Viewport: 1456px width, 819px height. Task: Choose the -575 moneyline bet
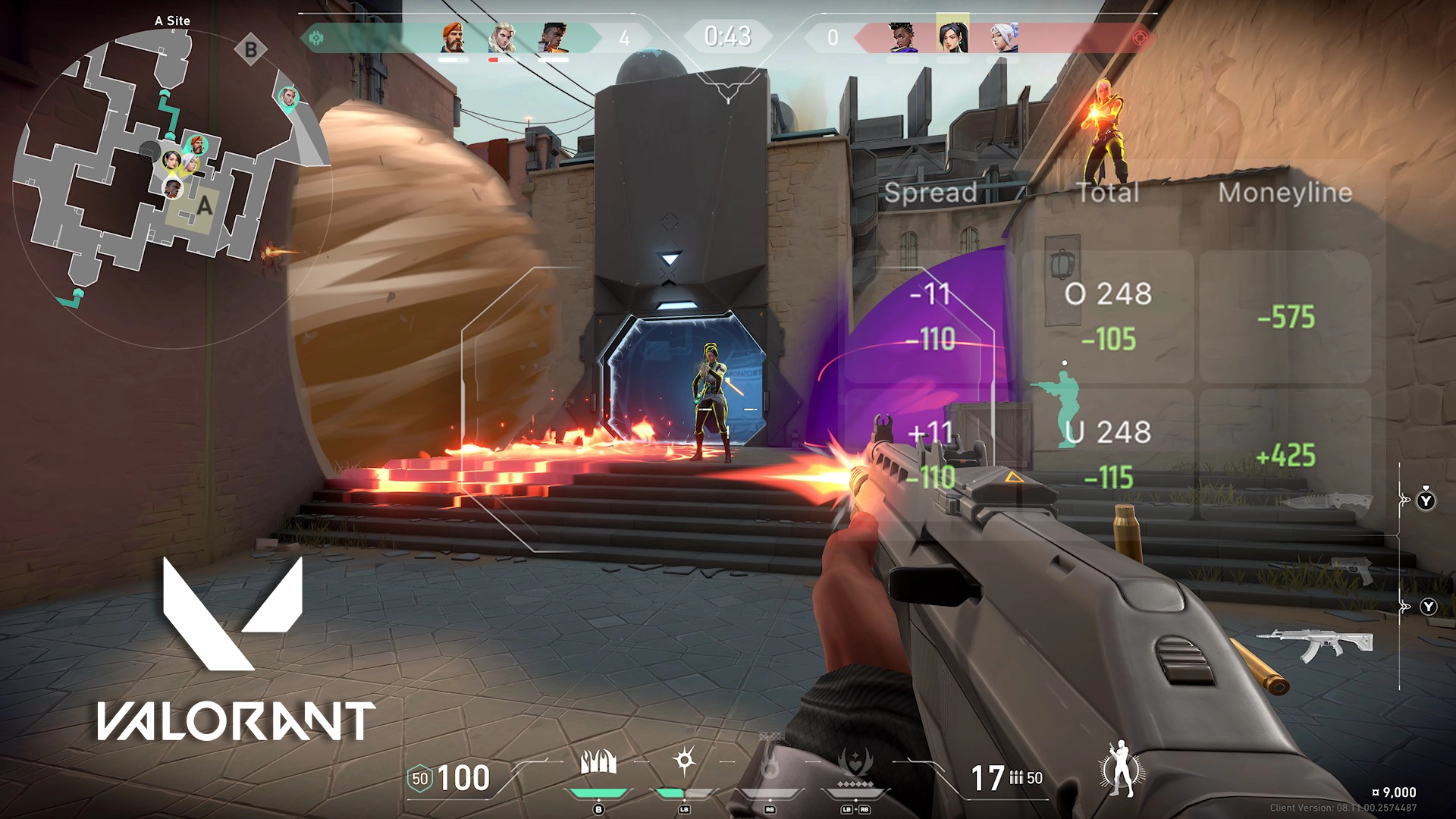pyautogui.click(x=1285, y=318)
